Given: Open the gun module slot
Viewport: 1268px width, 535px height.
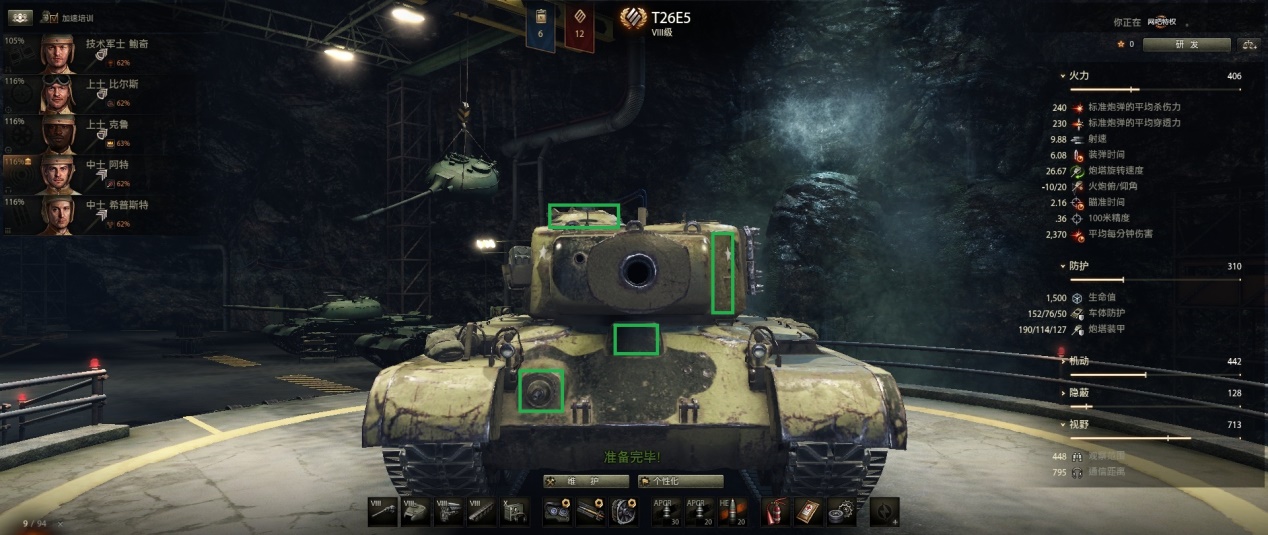Looking at the screenshot, I should coord(381,511).
